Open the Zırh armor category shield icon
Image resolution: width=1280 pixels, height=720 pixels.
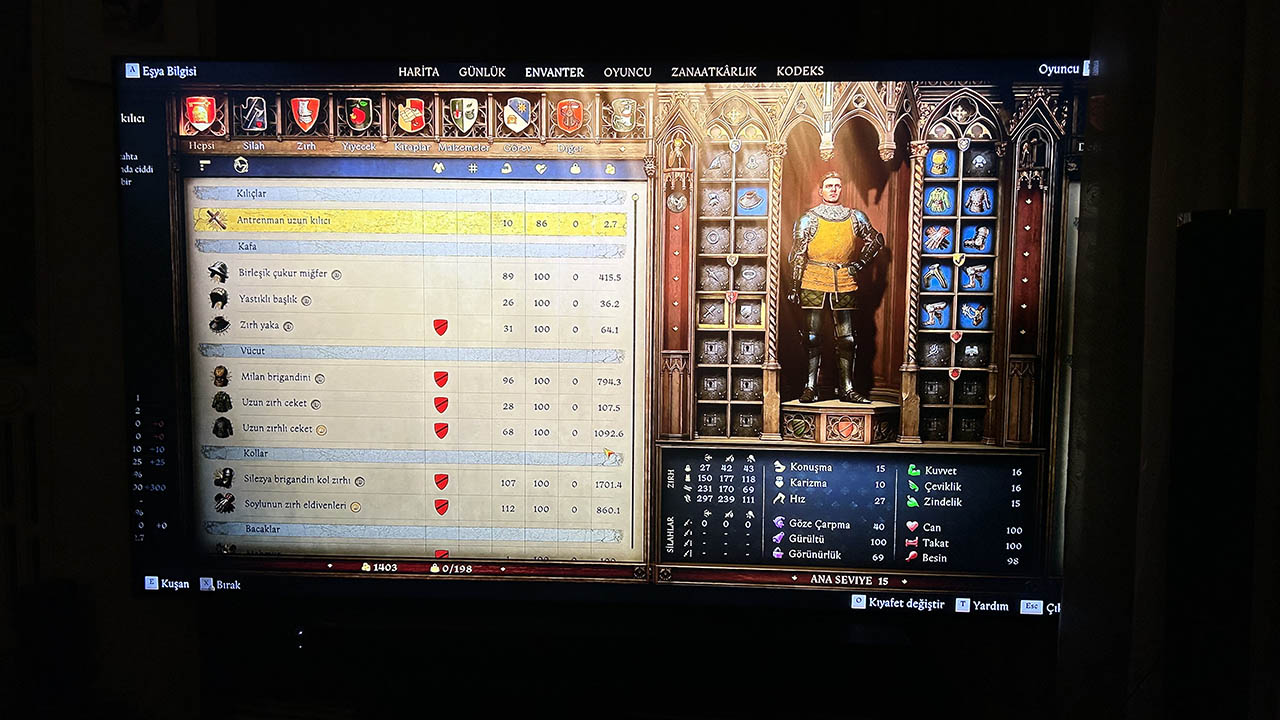(x=305, y=115)
